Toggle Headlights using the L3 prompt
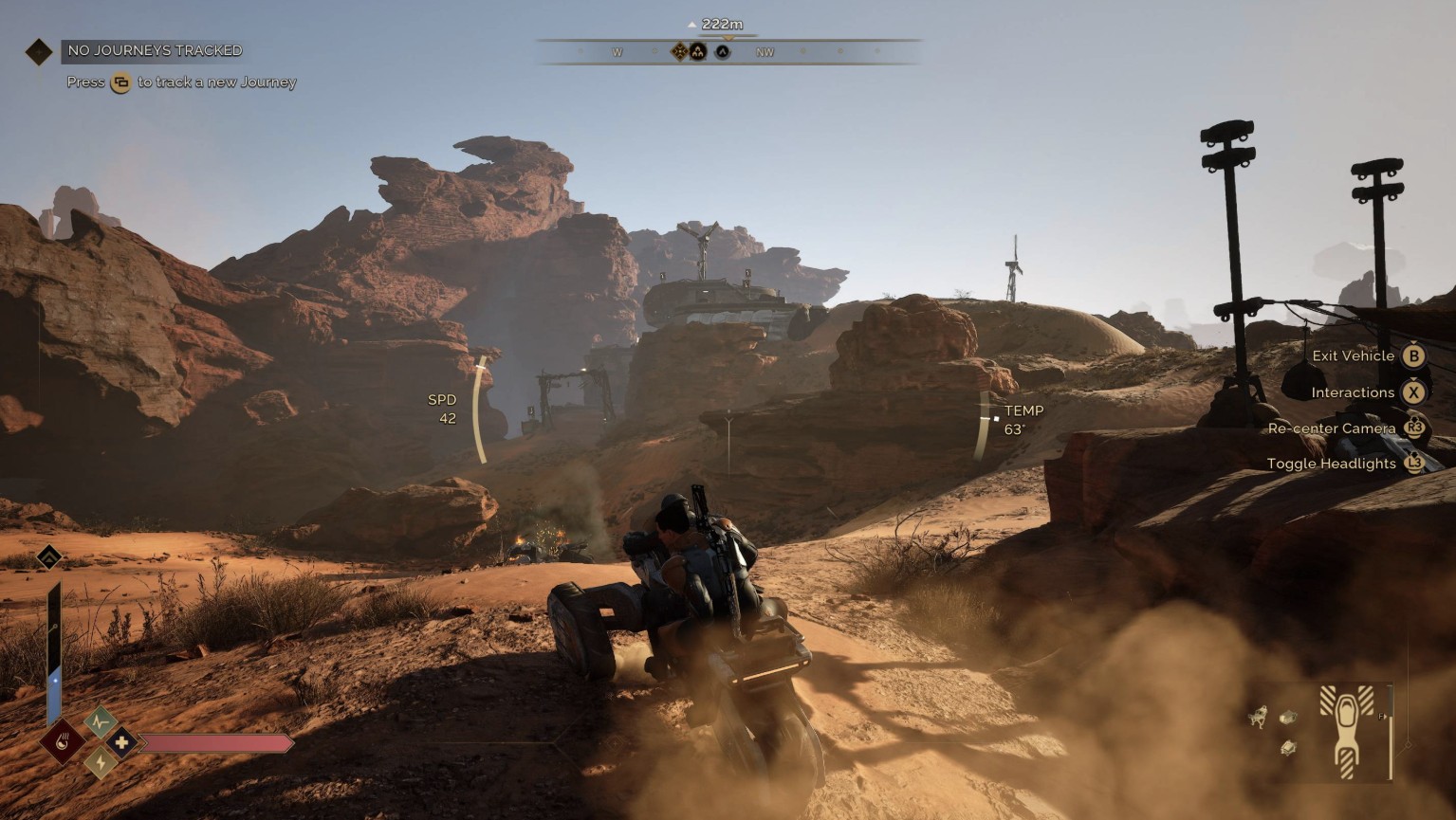The width and height of the screenshot is (1456, 820). [x=1414, y=464]
